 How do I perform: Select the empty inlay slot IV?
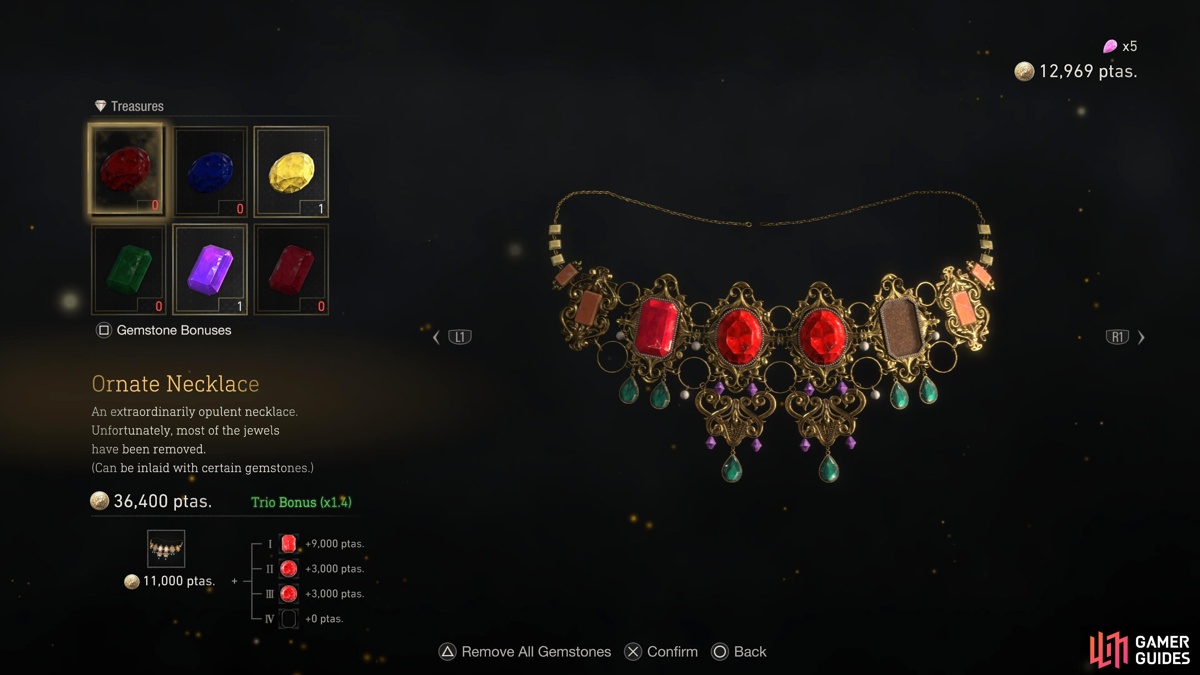[x=288, y=619]
